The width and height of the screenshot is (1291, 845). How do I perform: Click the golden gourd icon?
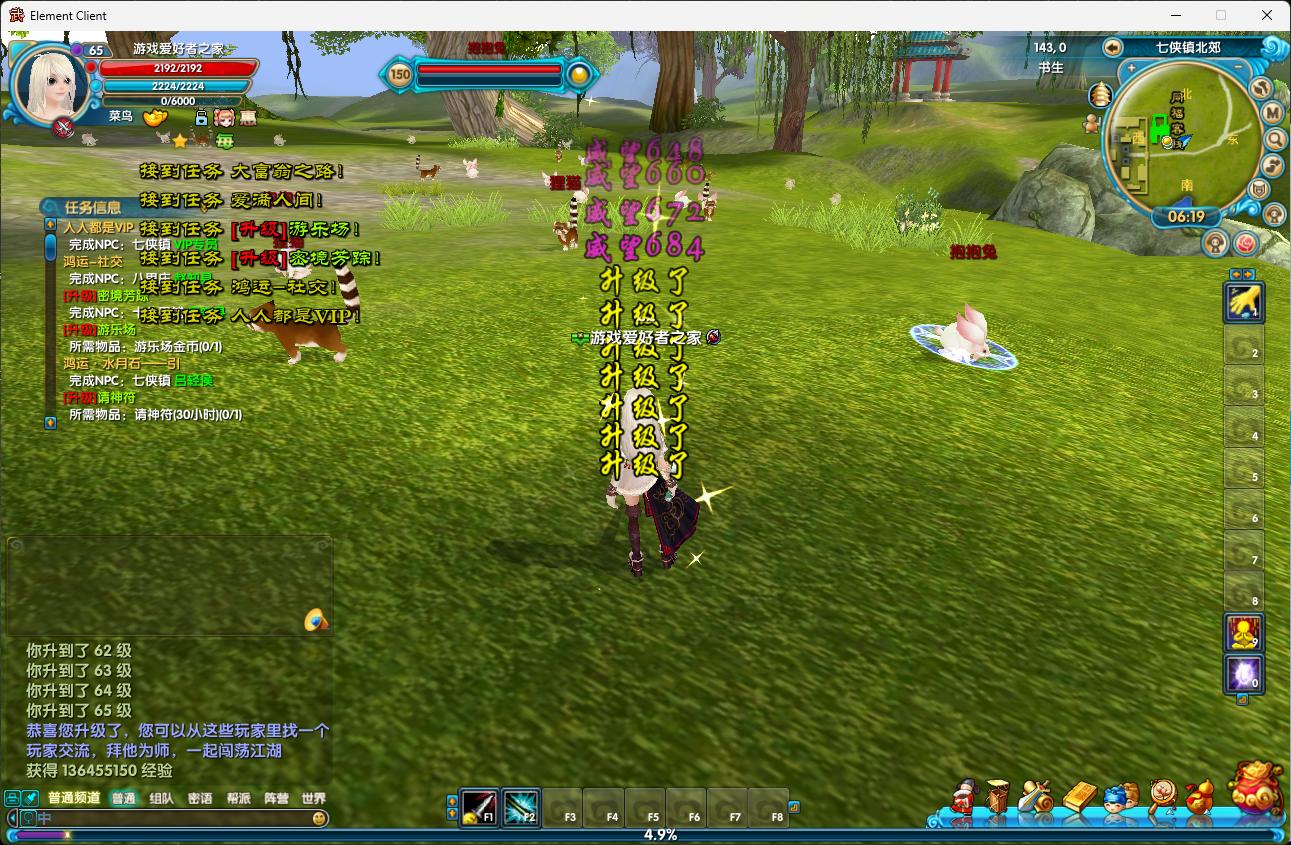[1200, 797]
